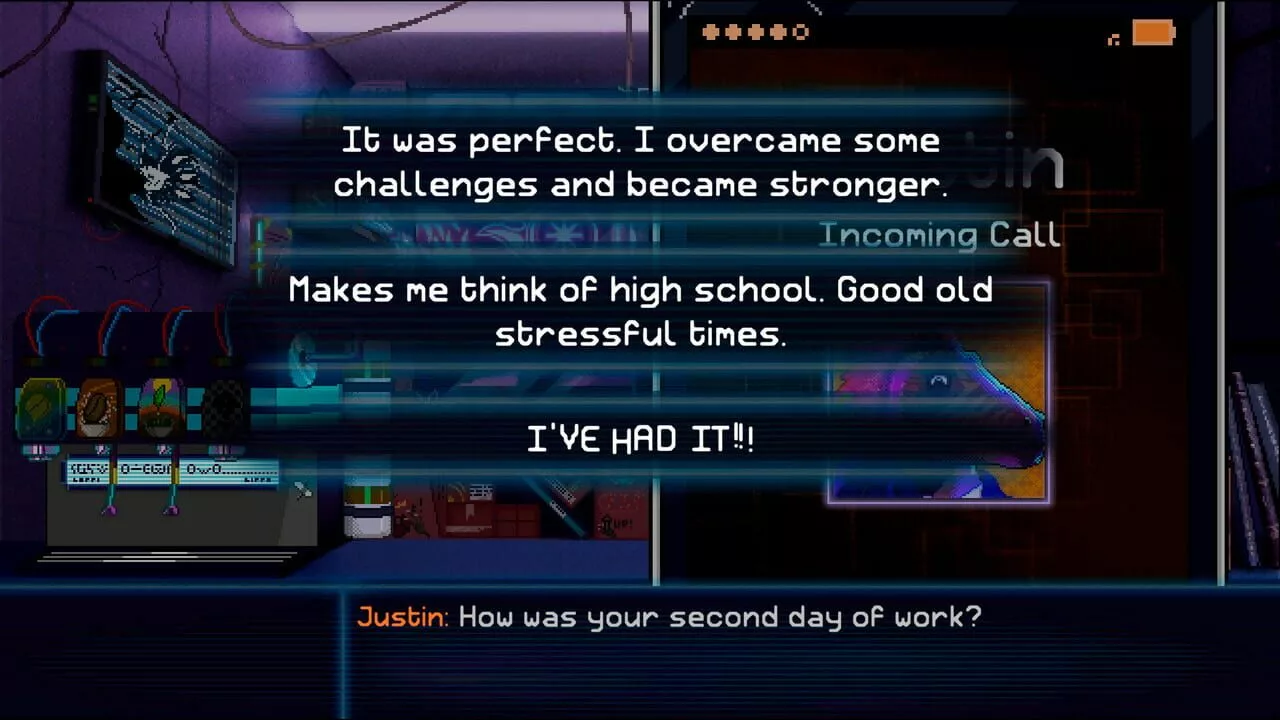The image size is (1280, 720).
Task: Click the 'Incoming Call' label
Action: (x=940, y=235)
